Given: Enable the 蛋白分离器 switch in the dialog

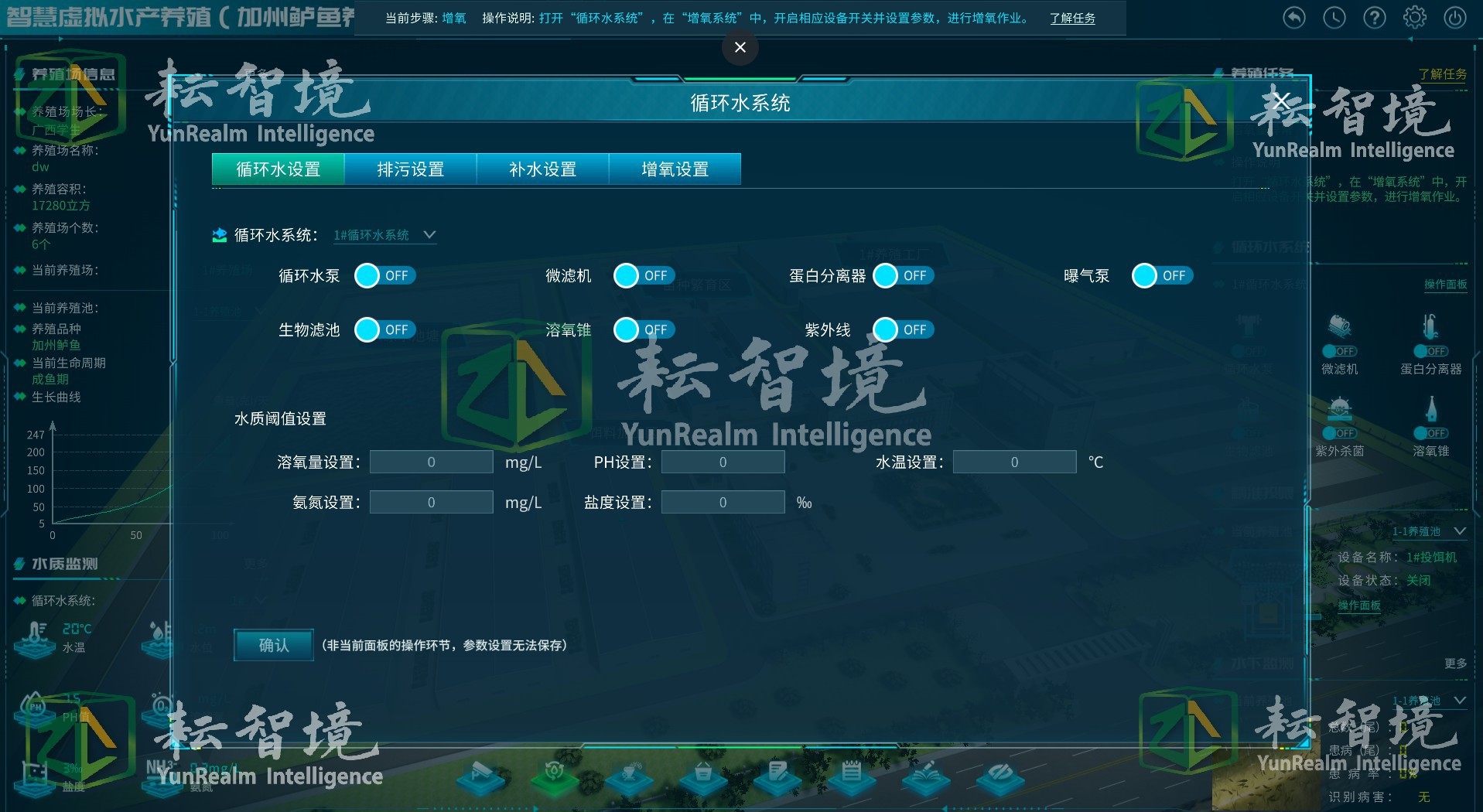Looking at the screenshot, I should [x=903, y=275].
